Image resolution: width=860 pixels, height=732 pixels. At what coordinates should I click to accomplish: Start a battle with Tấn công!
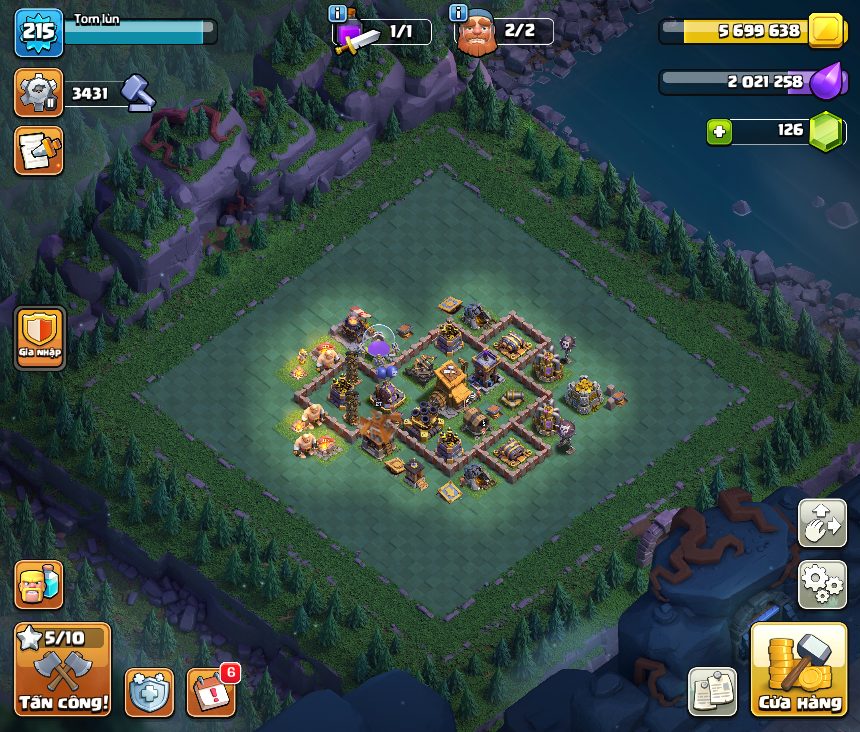click(x=62, y=670)
